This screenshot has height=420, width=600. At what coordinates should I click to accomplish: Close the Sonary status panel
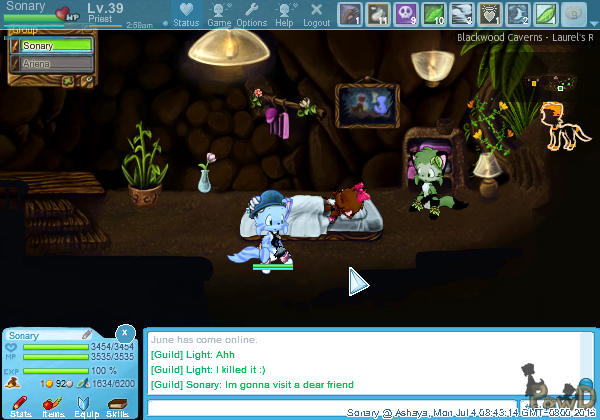pyautogui.click(x=124, y=332)
